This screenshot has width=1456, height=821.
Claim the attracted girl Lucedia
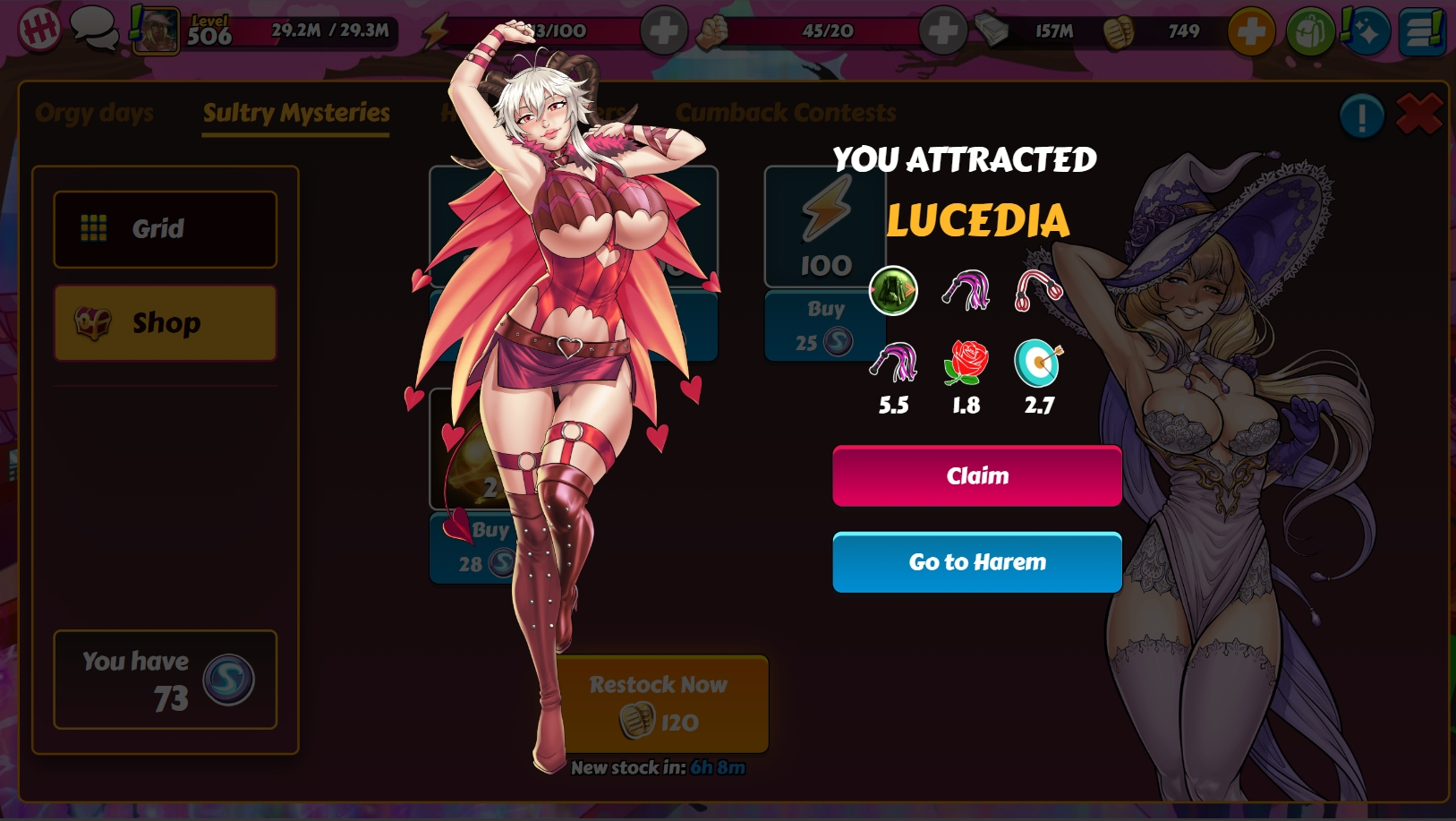point(976,475)
